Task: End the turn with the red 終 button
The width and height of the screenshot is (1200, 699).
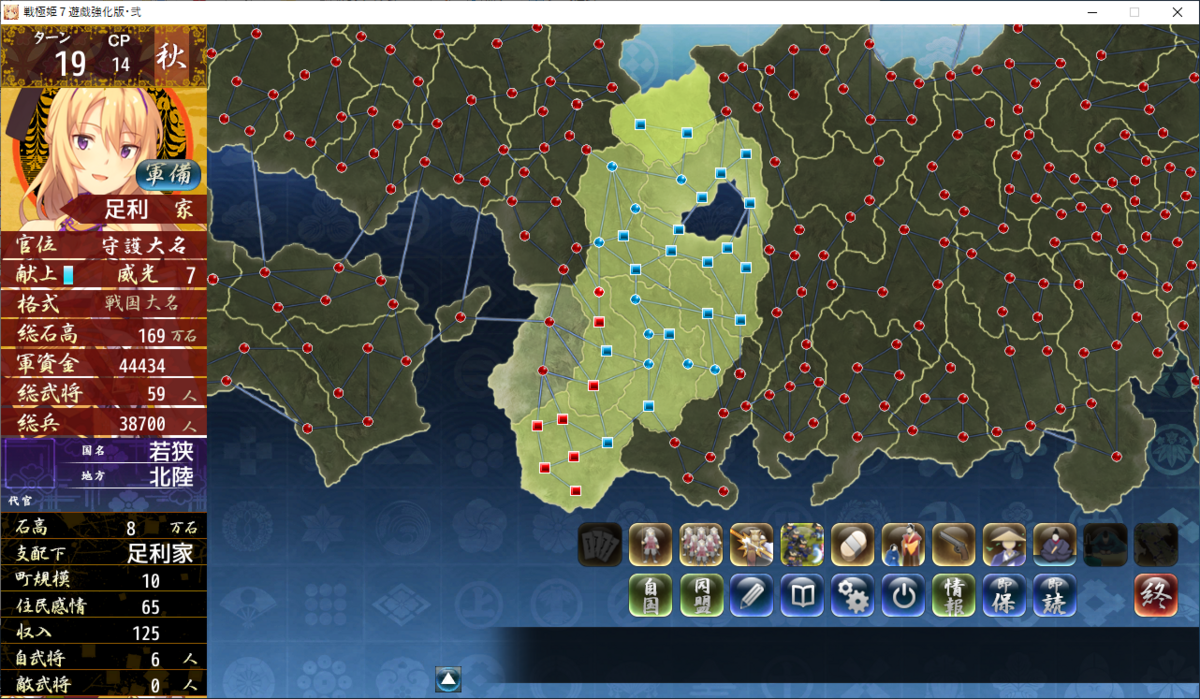Action: coord(1155,595)
